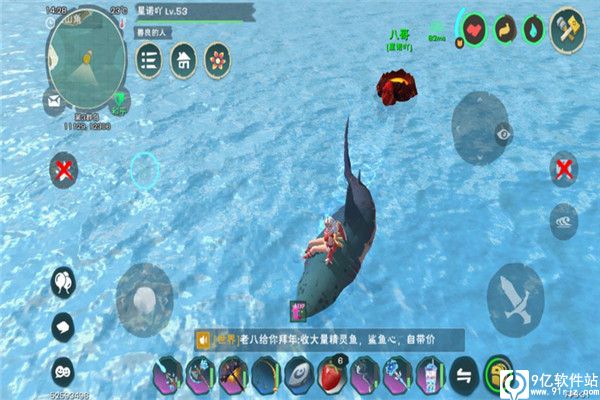The width and height of the screenshot is (600, 400).
Task: Tap the map marker pin on minimap edge
Action: (x=122, y=98)
